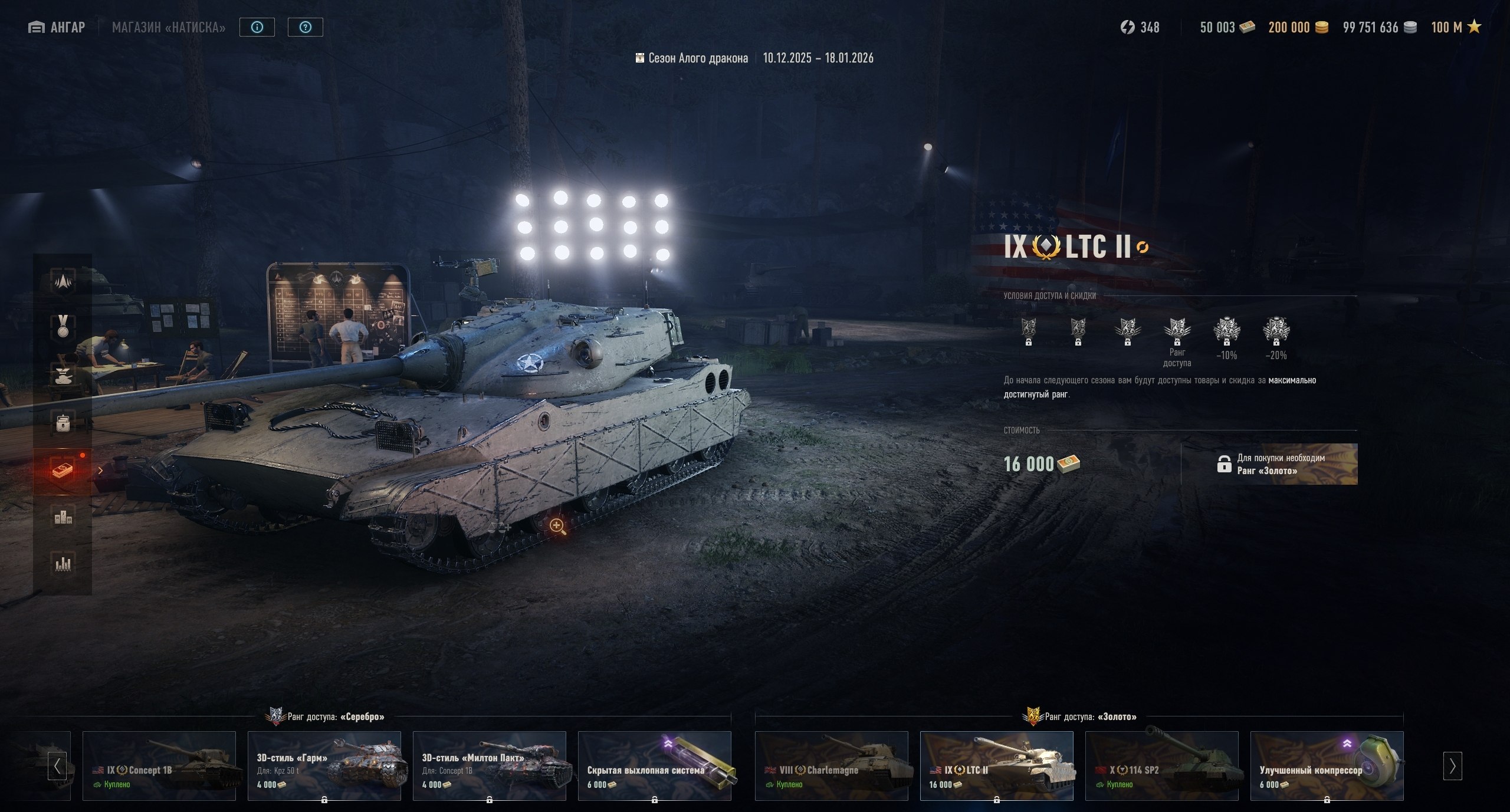Show next shop items with right arrow
This screenshot has height=812, width=1510.
pyautogui.click(x=1452, y=766)
